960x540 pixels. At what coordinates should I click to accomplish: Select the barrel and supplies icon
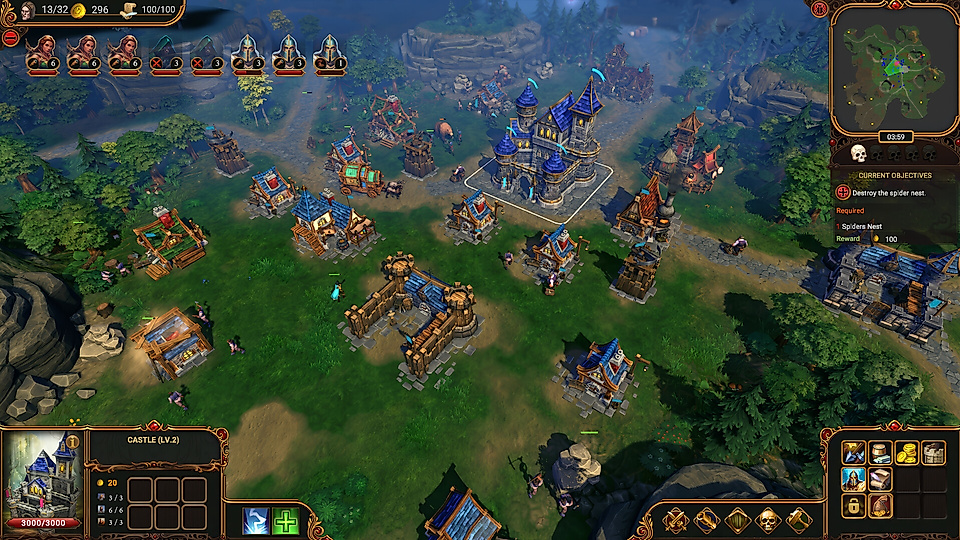[880, 453]
